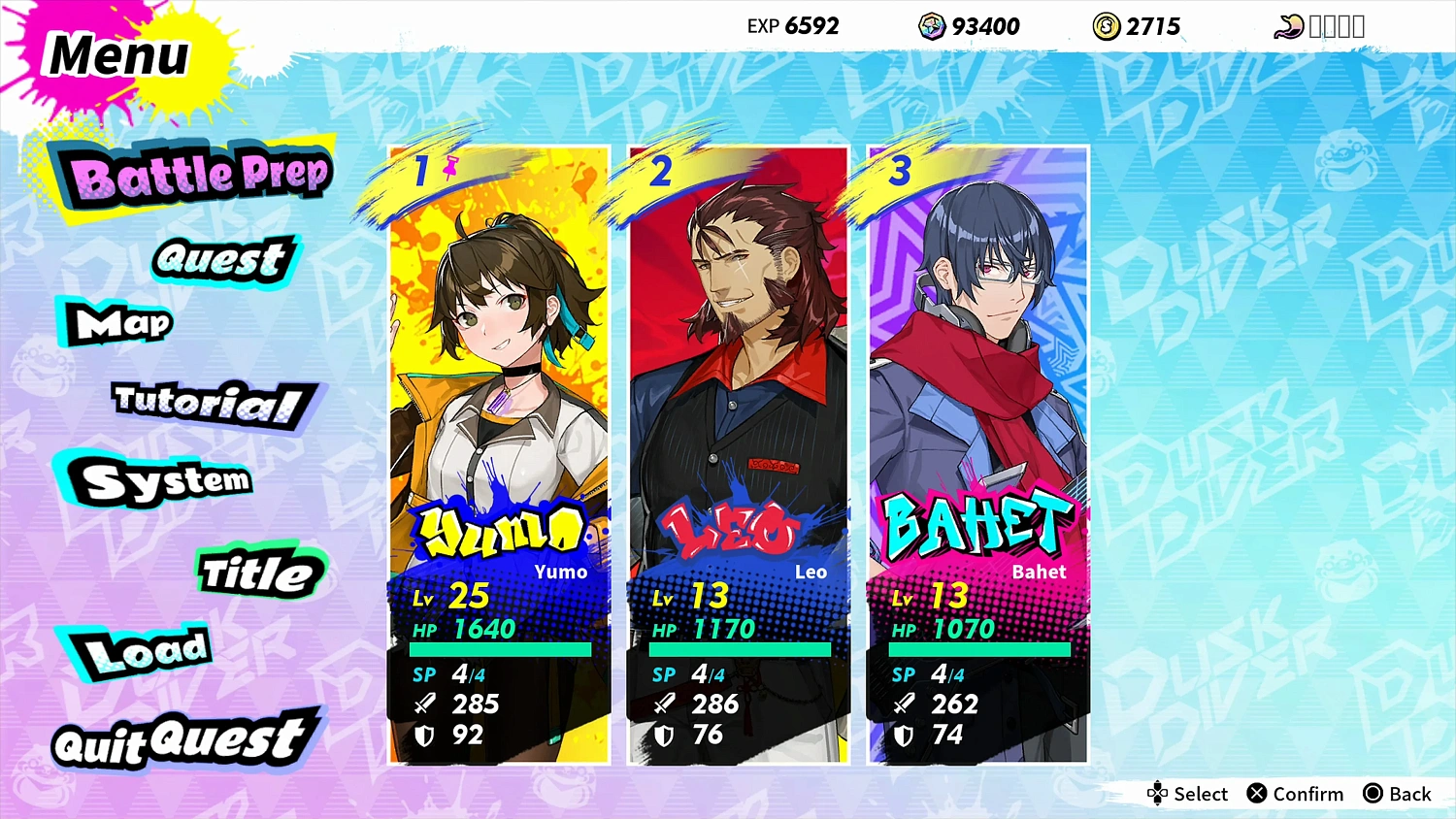The width and height of the screenshot is (1456, 819).
Task: Select the Title menu option
Action: coord(257,573)
